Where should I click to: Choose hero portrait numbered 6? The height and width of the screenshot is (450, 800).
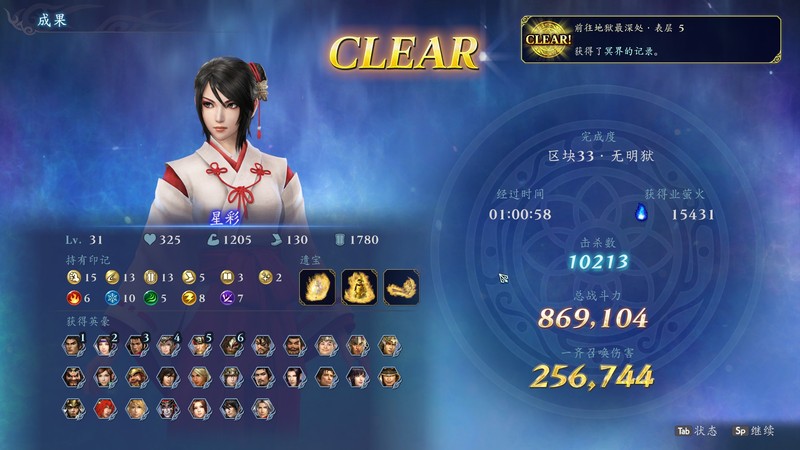click(x=230, y=345)
